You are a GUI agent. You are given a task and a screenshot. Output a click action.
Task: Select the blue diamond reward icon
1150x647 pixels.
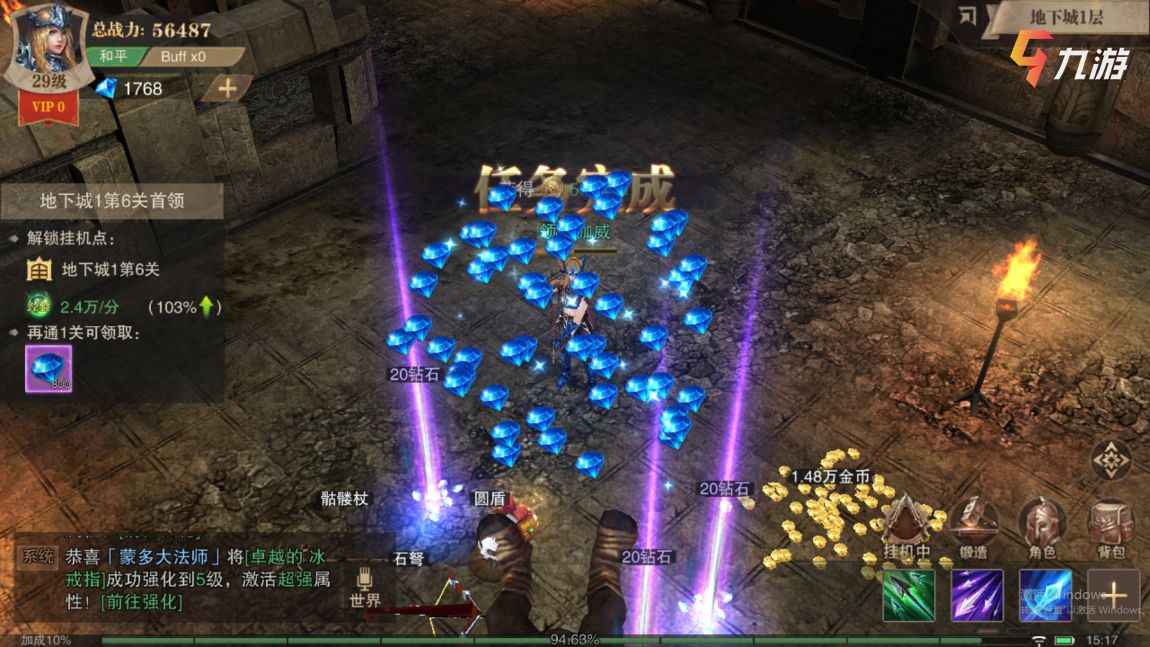(48, 370)
